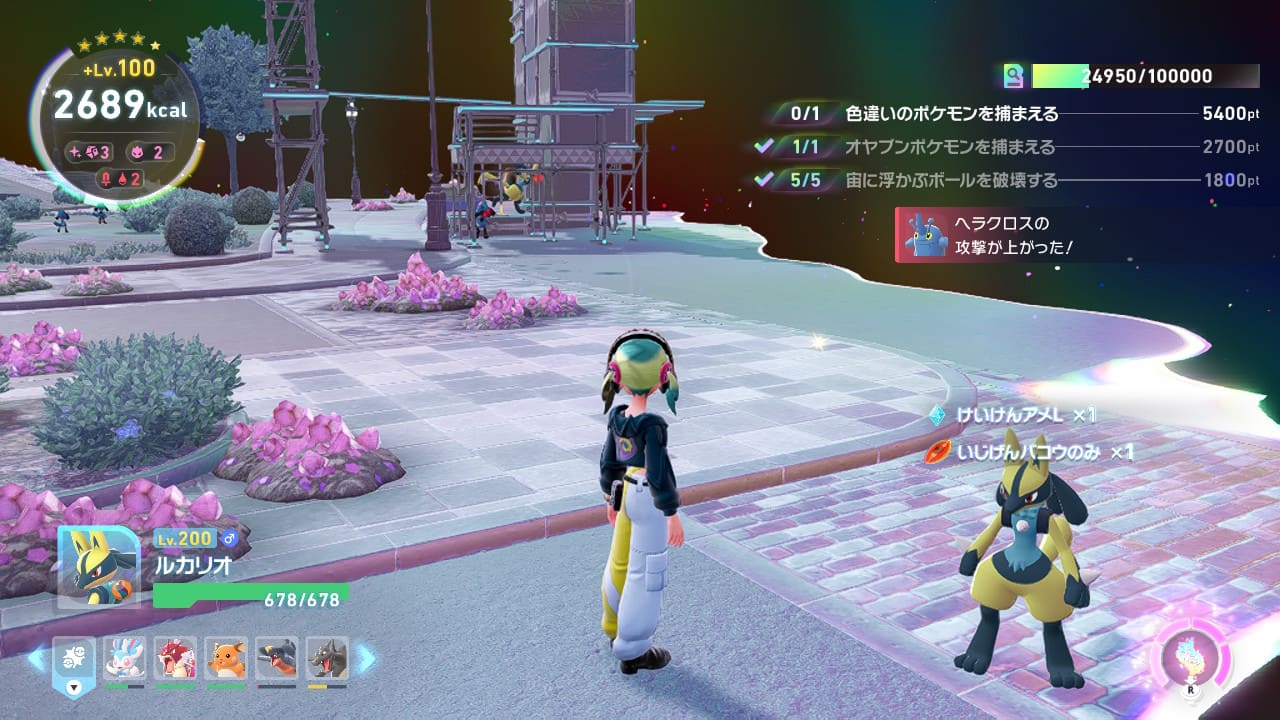This screenshot has height=720, width=1280.
Task: Click the party bar's left arrow
Action: pyautogui.click(x=37, y=658)
